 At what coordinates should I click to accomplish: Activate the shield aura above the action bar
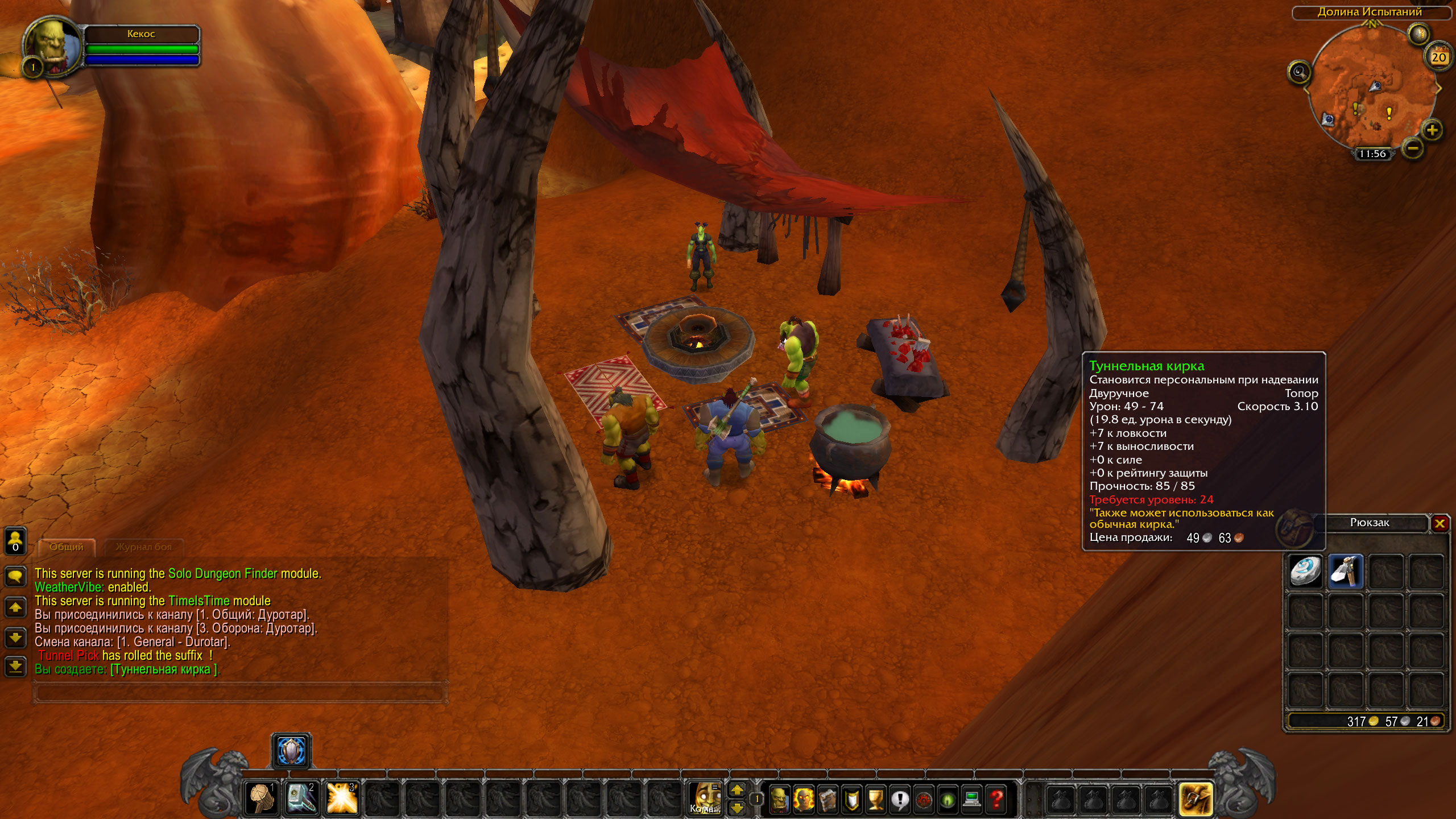[x=291, y=751]
